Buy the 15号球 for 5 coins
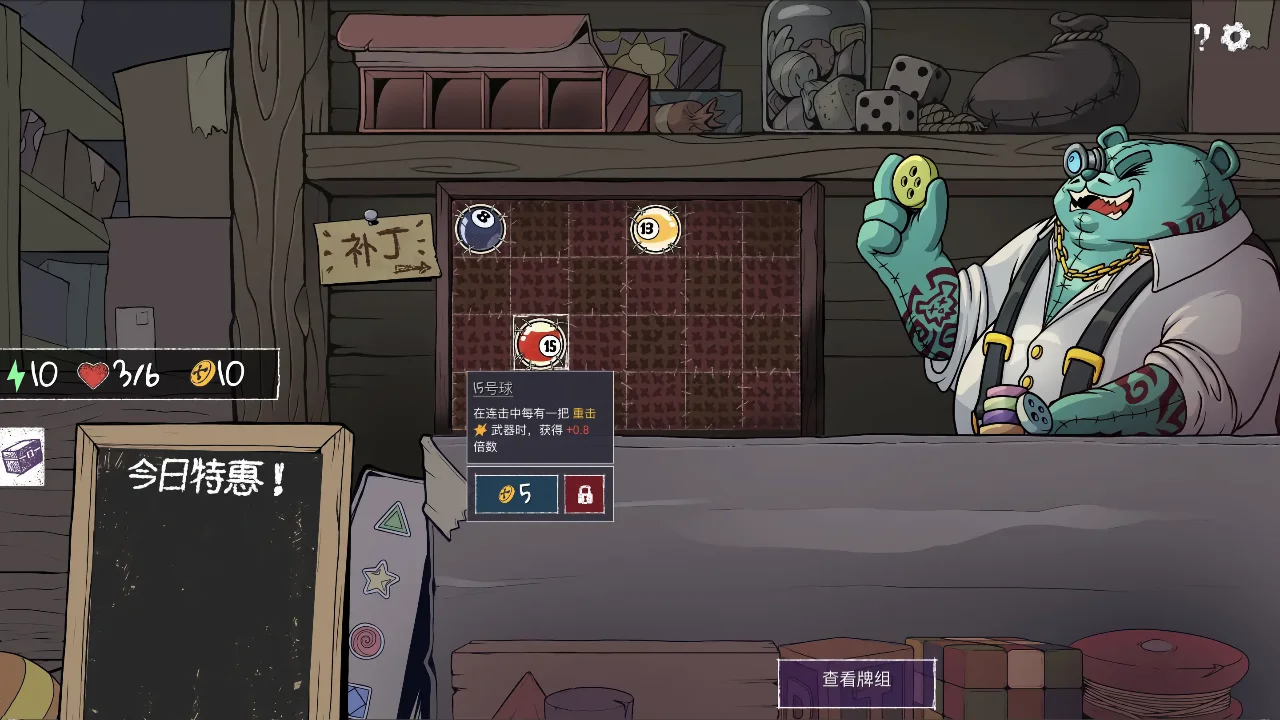The width and height of the screenshot is (1280, 720). (x=516, y=493)
